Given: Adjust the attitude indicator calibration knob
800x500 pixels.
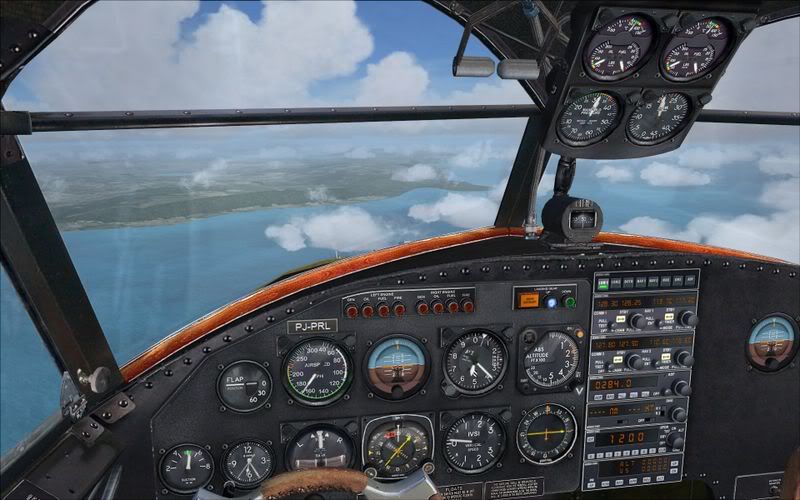Looking at the screenshot, I should (397, 394).
